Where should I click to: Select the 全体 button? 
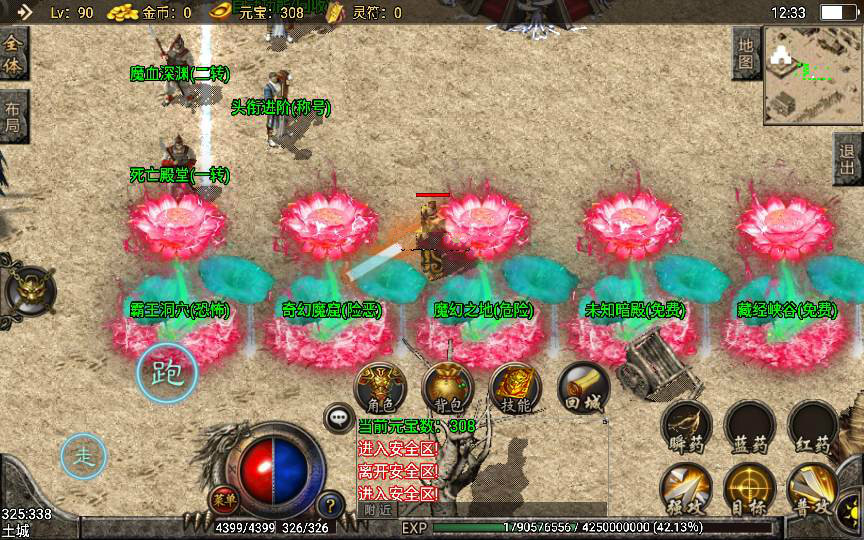coord(13,54)
